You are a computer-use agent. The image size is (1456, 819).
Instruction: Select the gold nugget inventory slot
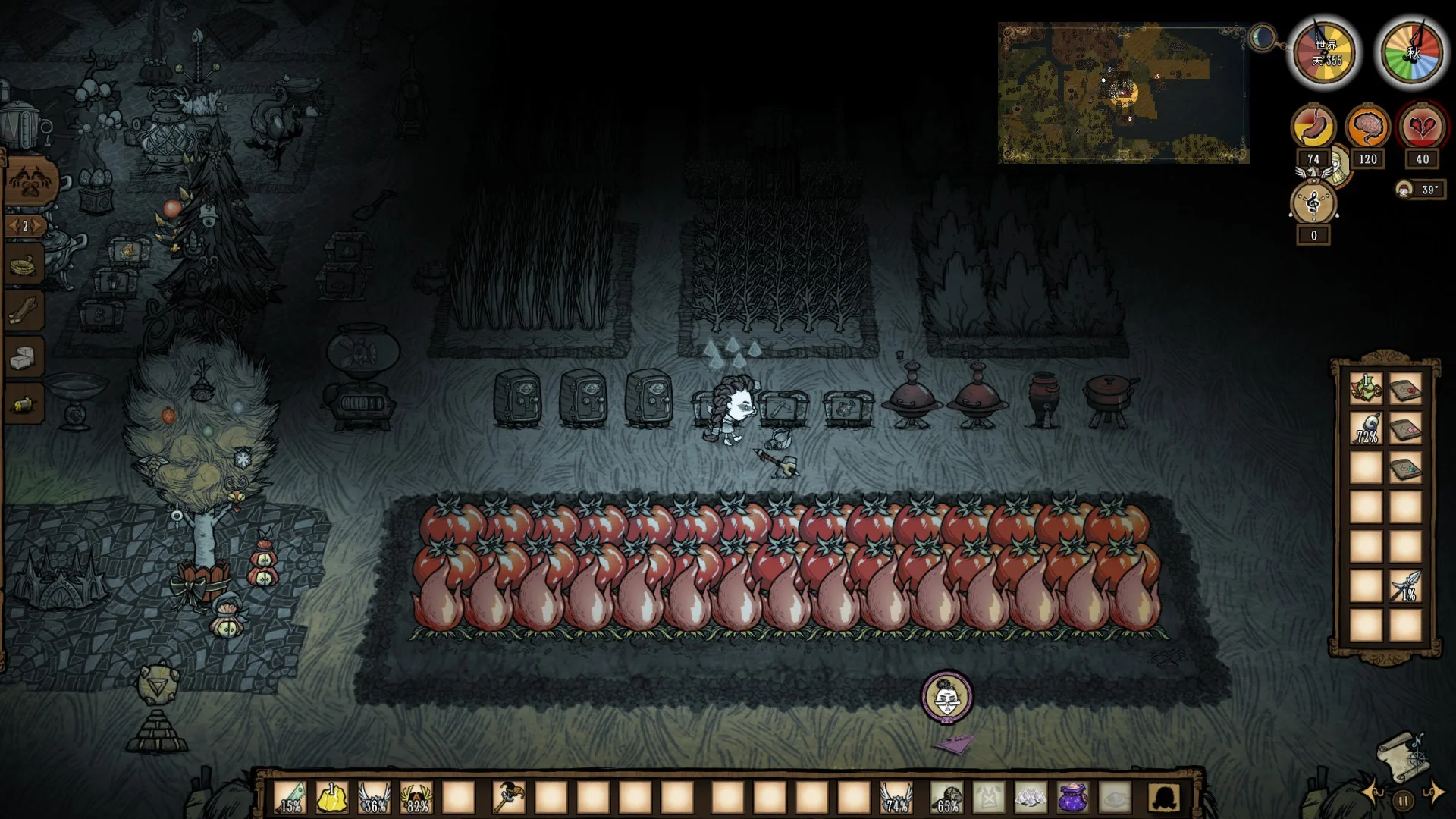coord(332,798)
